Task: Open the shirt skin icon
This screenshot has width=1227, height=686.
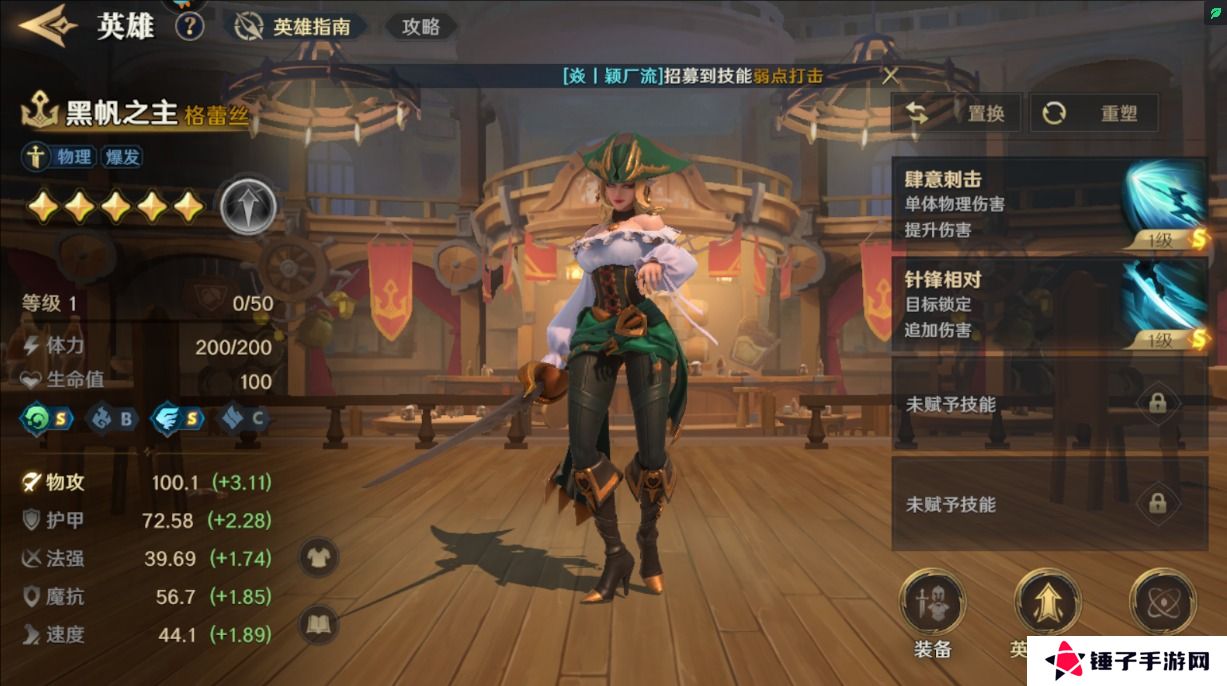Action: point(319,556)
